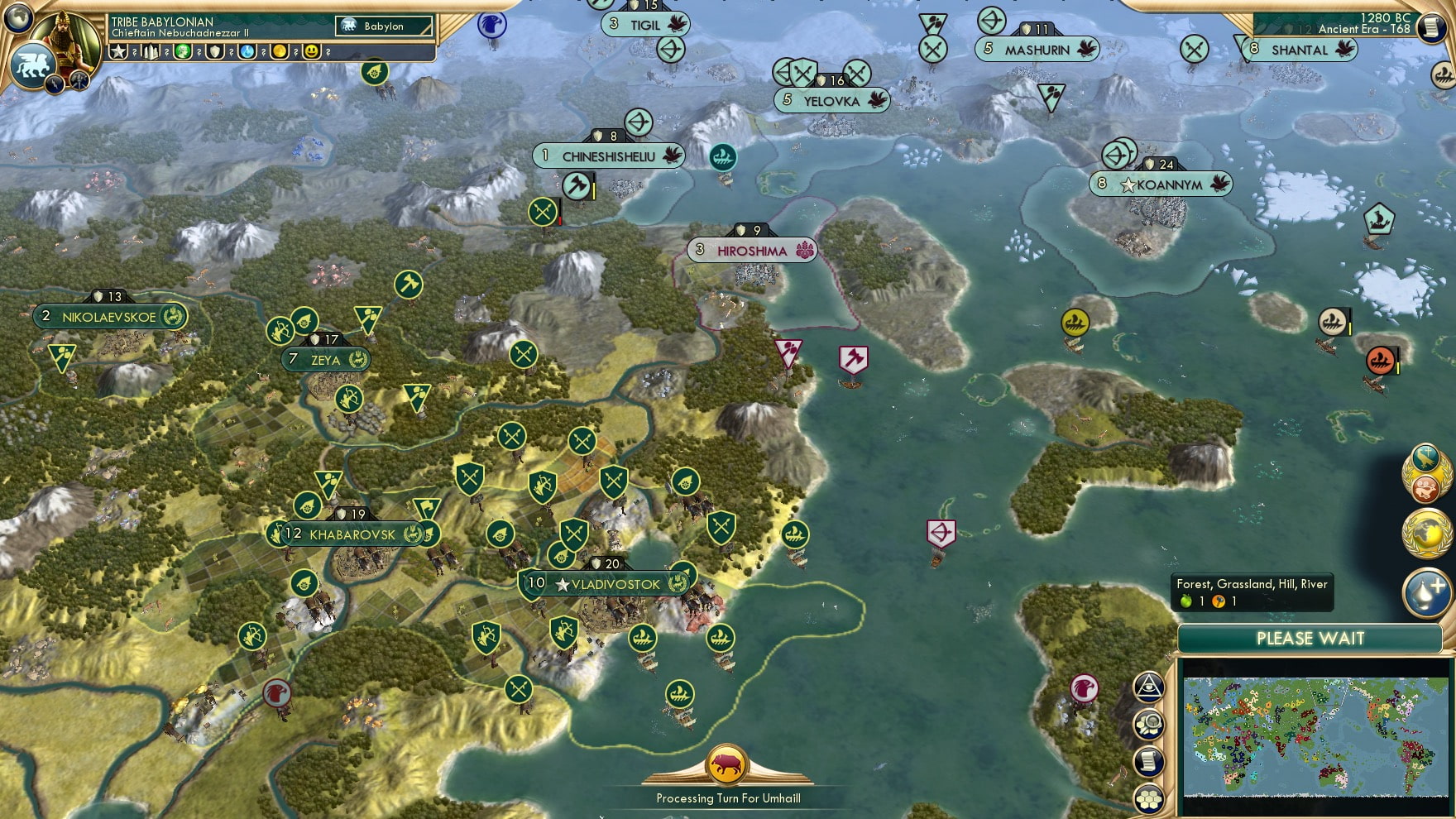Toggle the hex grid minimap option
The height and width of the screenshot is (819, 1456).
click(x=1150, y=798)
